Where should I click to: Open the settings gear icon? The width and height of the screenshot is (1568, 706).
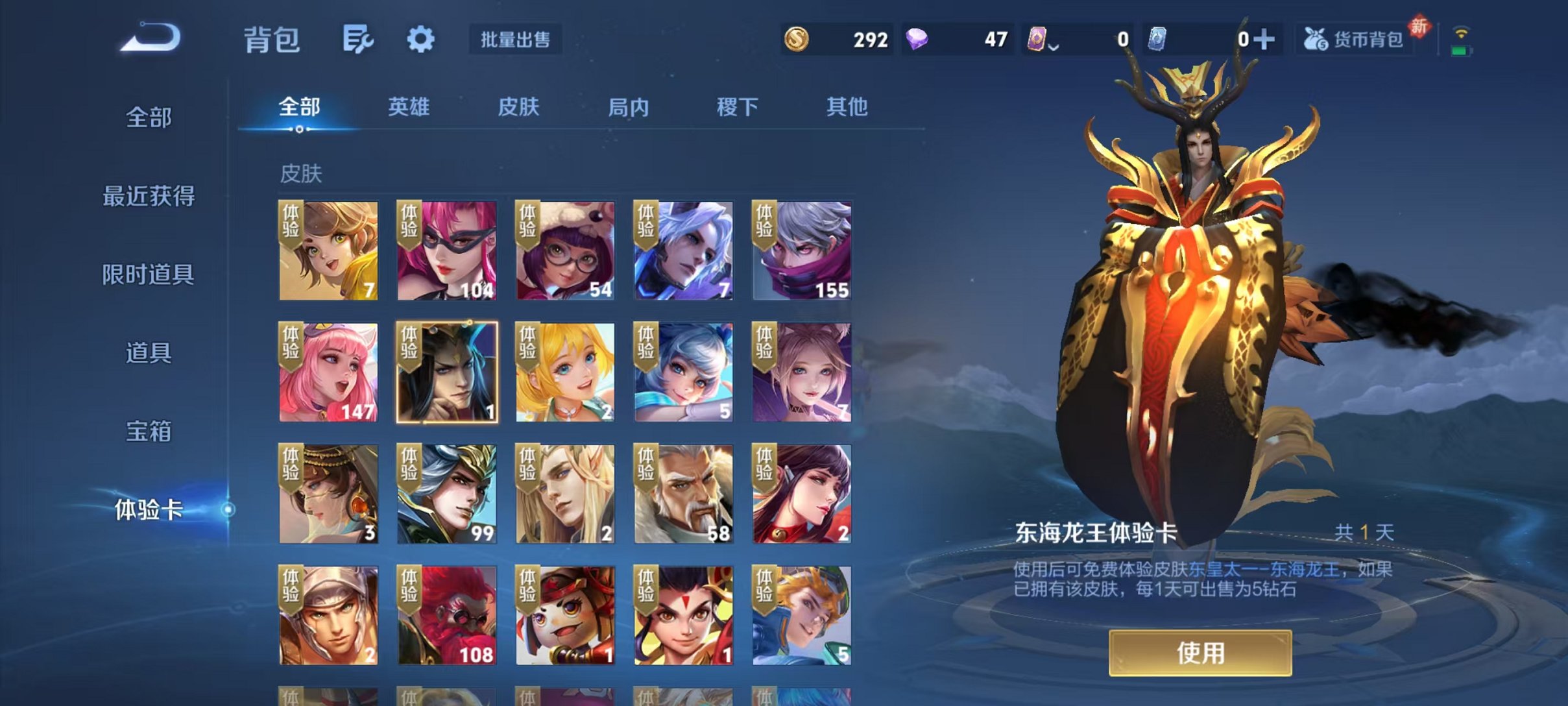(421, 39)
